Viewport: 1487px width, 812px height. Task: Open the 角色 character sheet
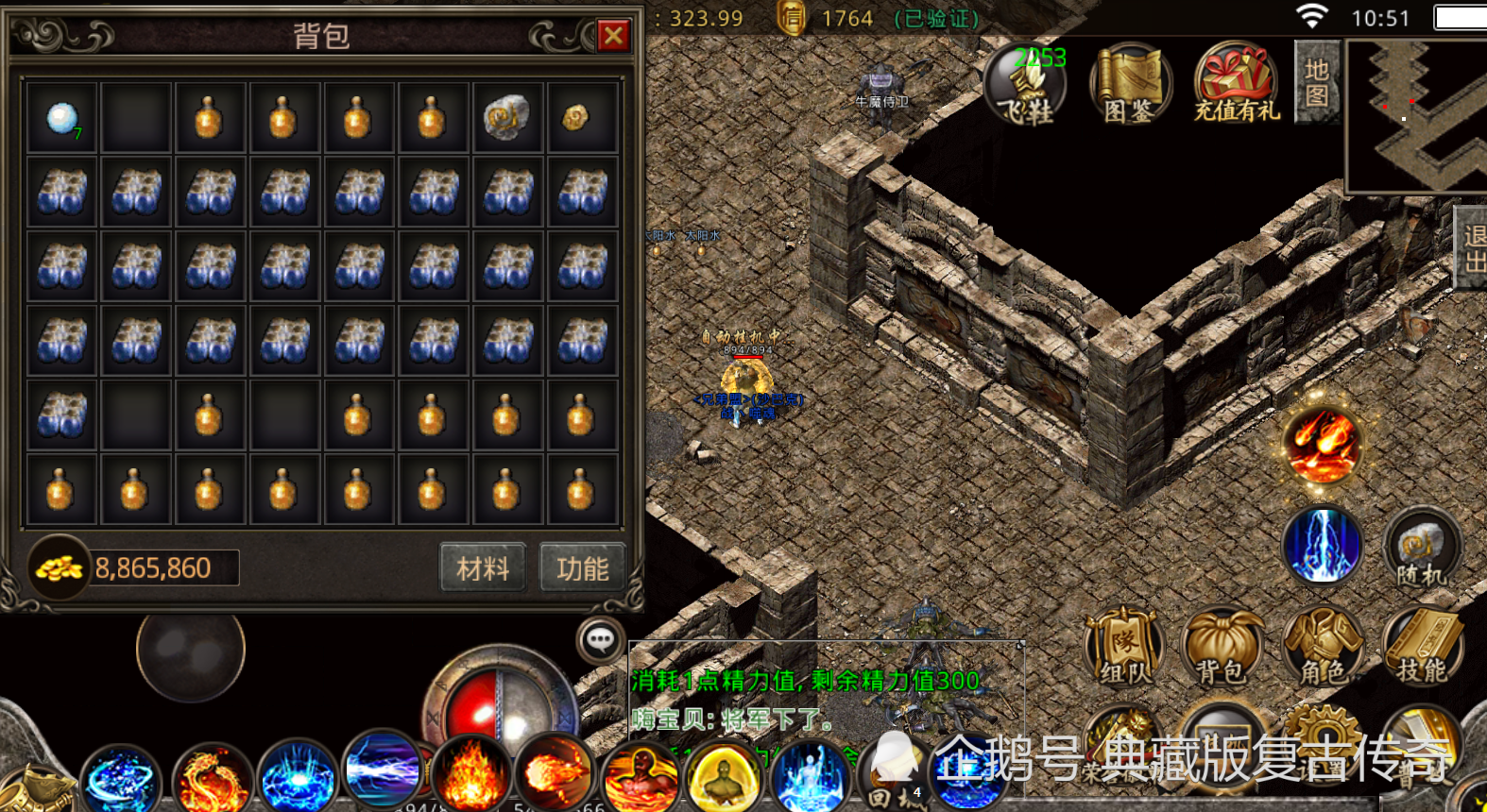pos(1323,648)
